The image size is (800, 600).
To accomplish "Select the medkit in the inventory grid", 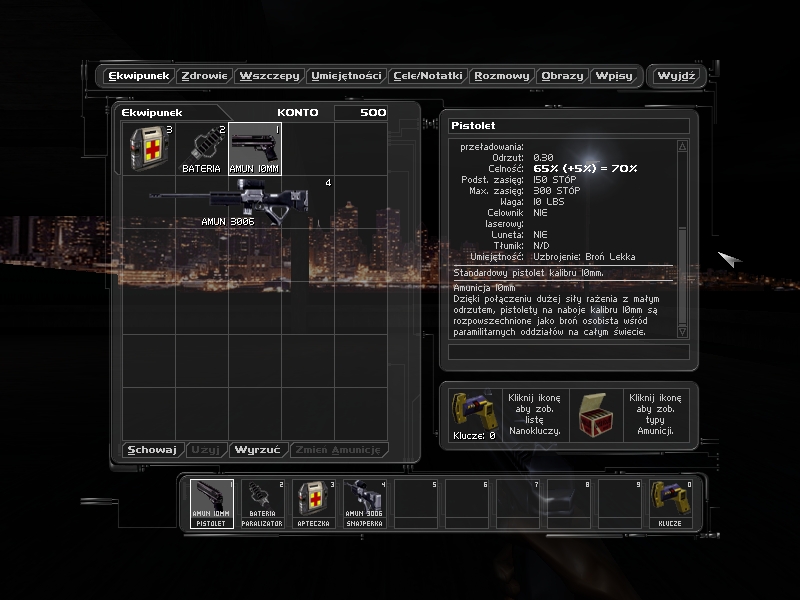I will [148, 149].
